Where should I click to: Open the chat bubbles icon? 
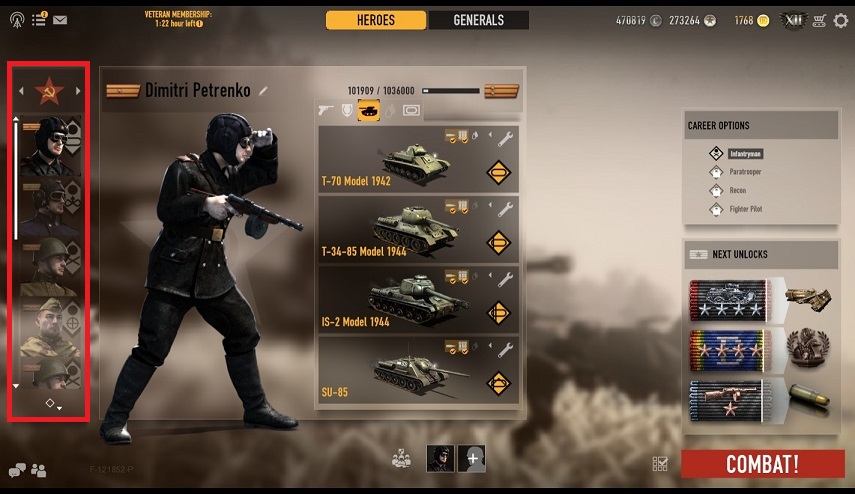tap(17, 469)
